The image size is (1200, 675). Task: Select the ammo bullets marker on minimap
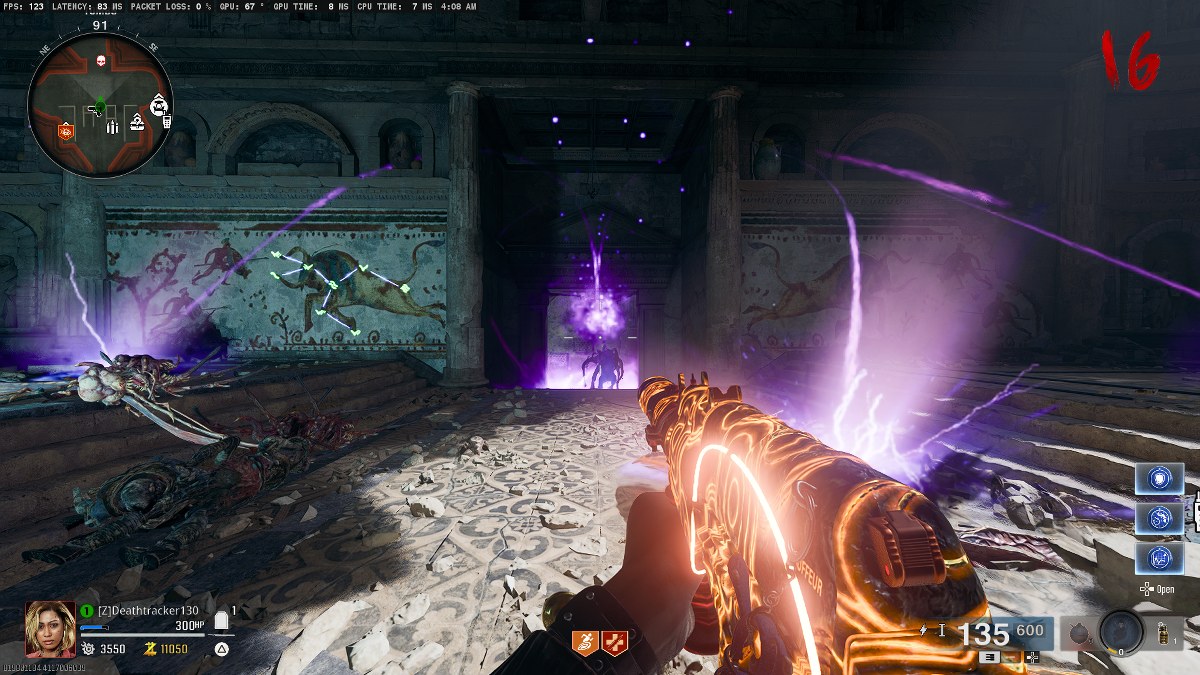pos(112,126)
